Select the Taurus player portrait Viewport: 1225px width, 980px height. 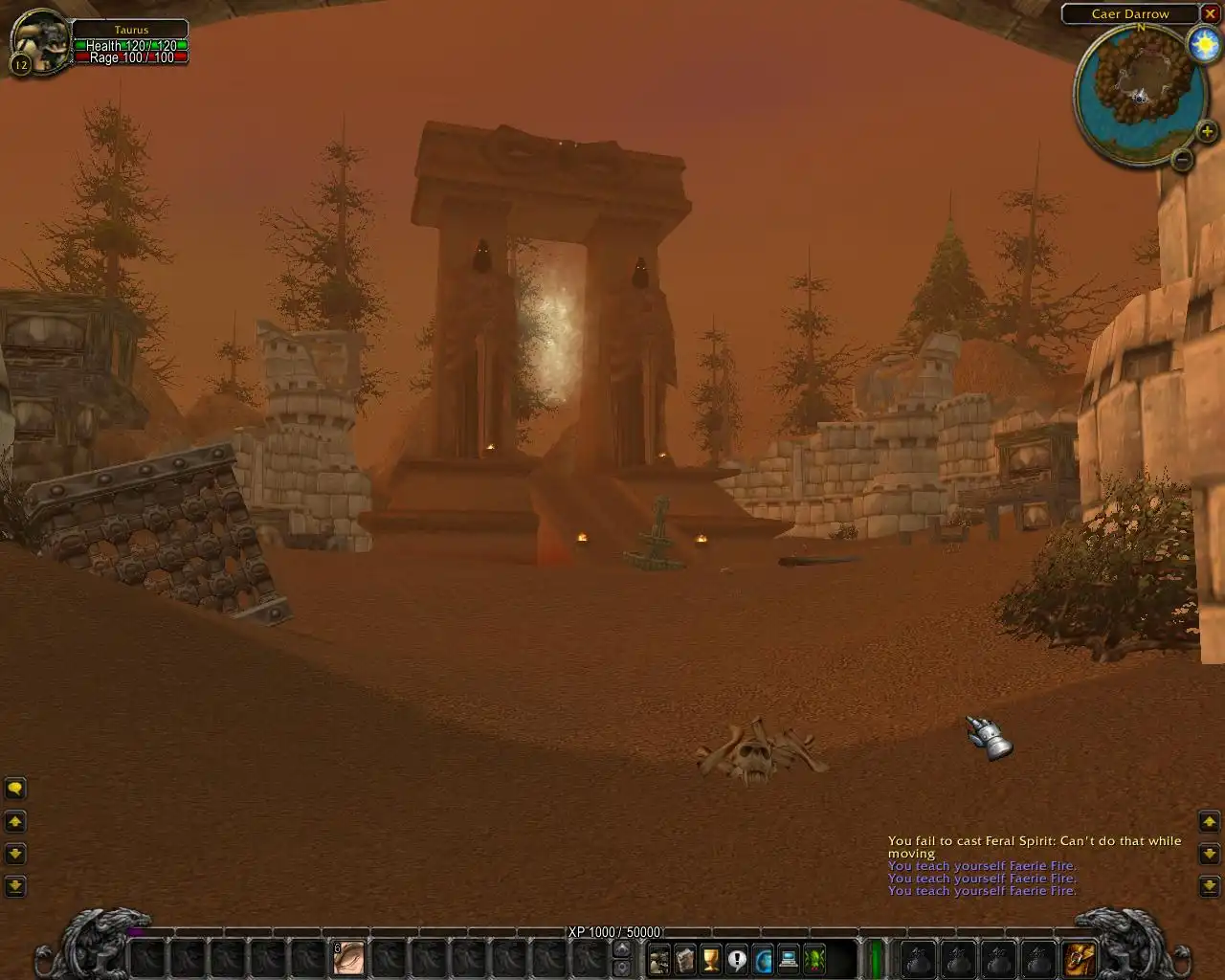pos(40,41)
